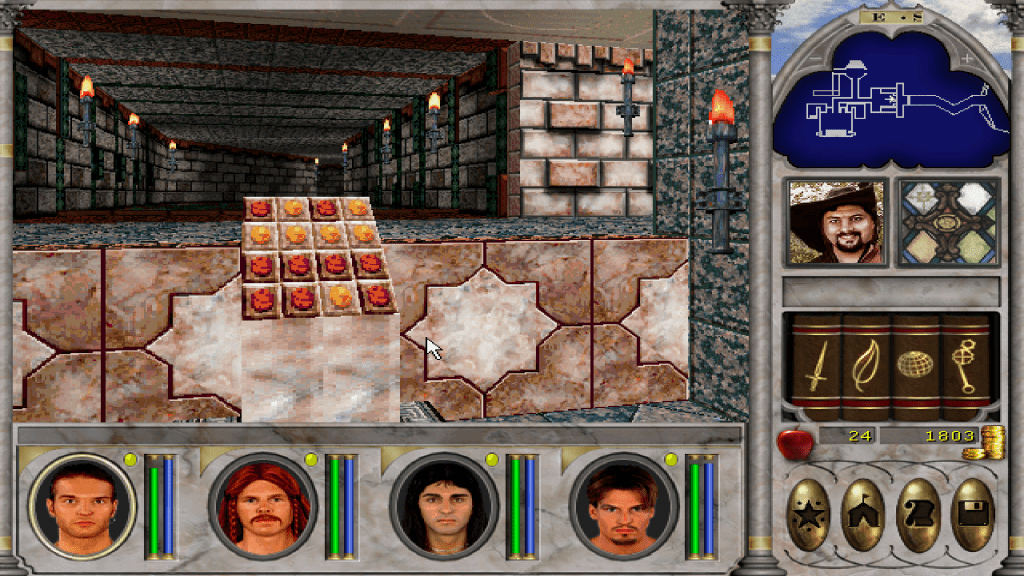Talk to the hired NPC in the hat
Image resolution: width=1024 pixels, height=576 pixels.
point(836,222)
